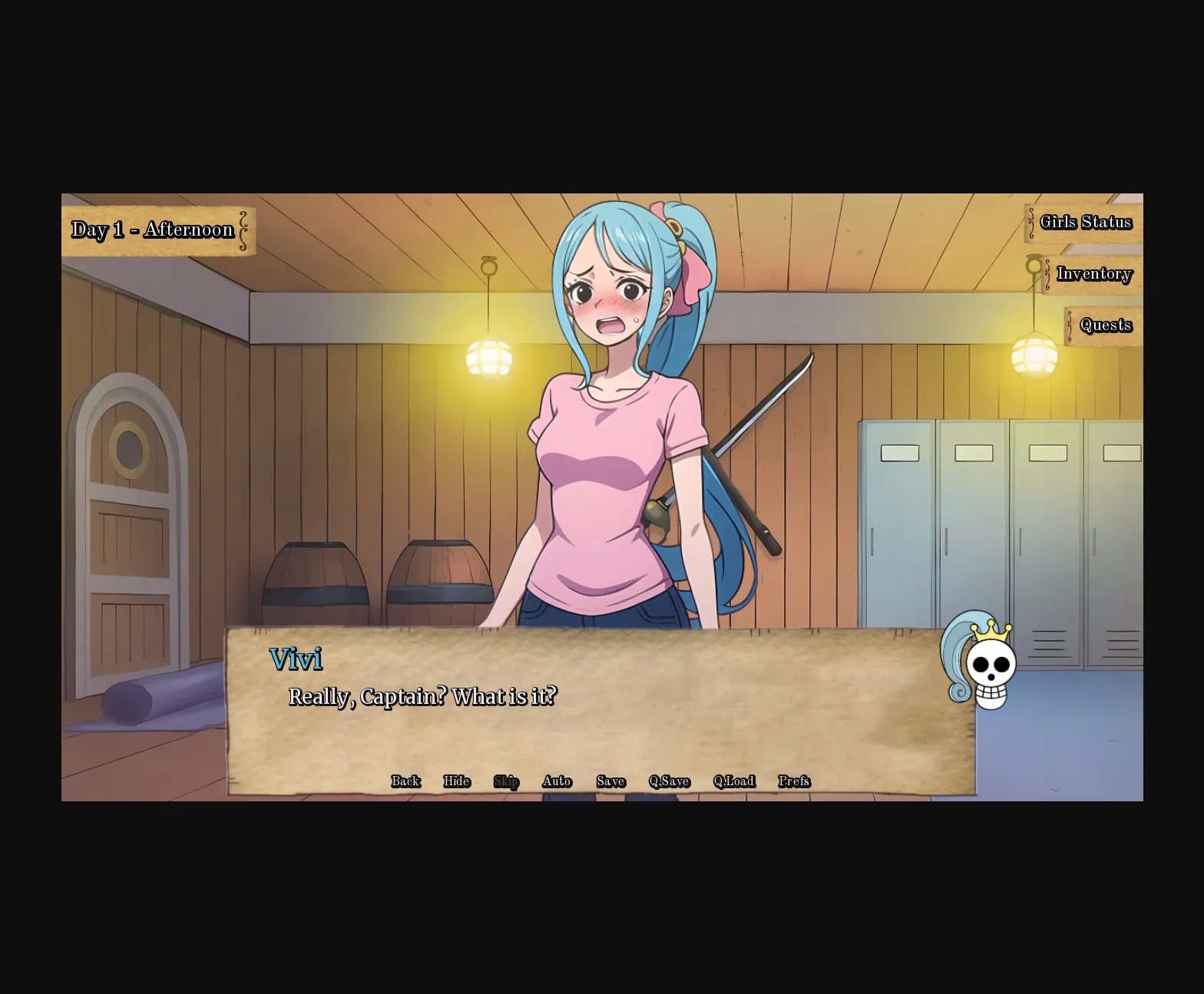The image size is (1204, 994).
Task: Perform a Quick Save with Q.Save
Action: click(x=668, y=781)
